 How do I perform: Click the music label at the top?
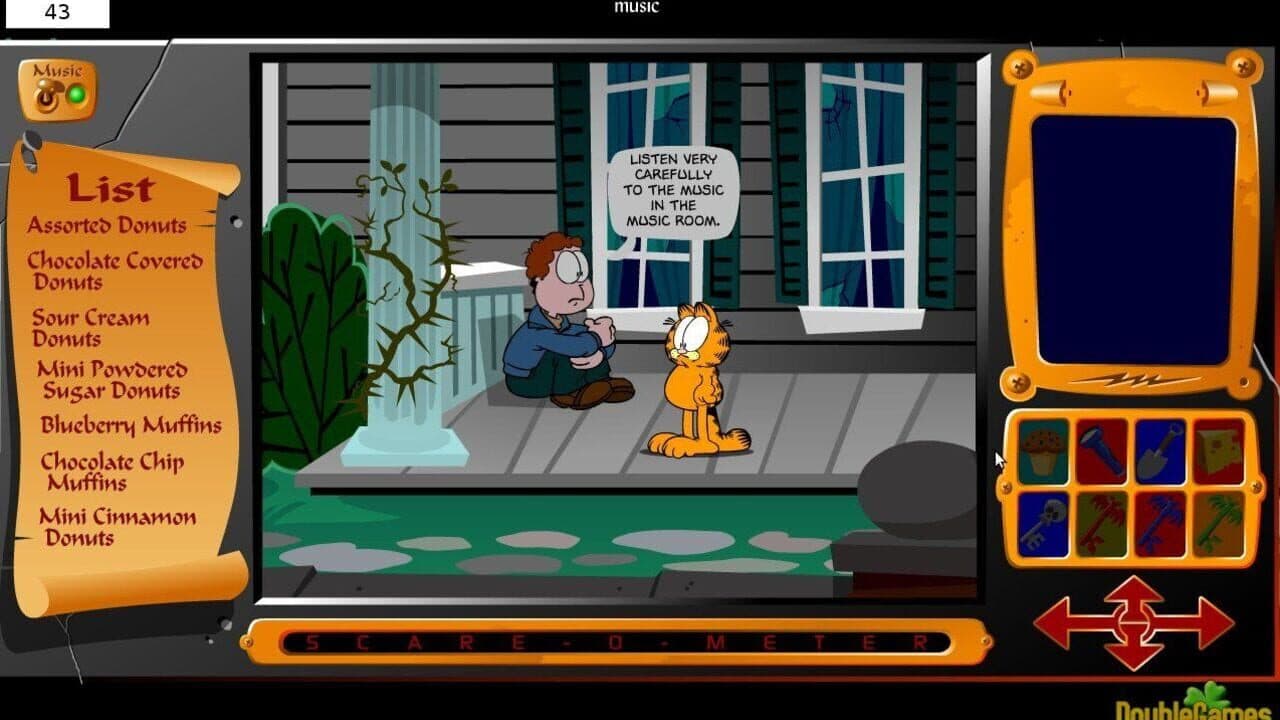click(x=637, y=7)
